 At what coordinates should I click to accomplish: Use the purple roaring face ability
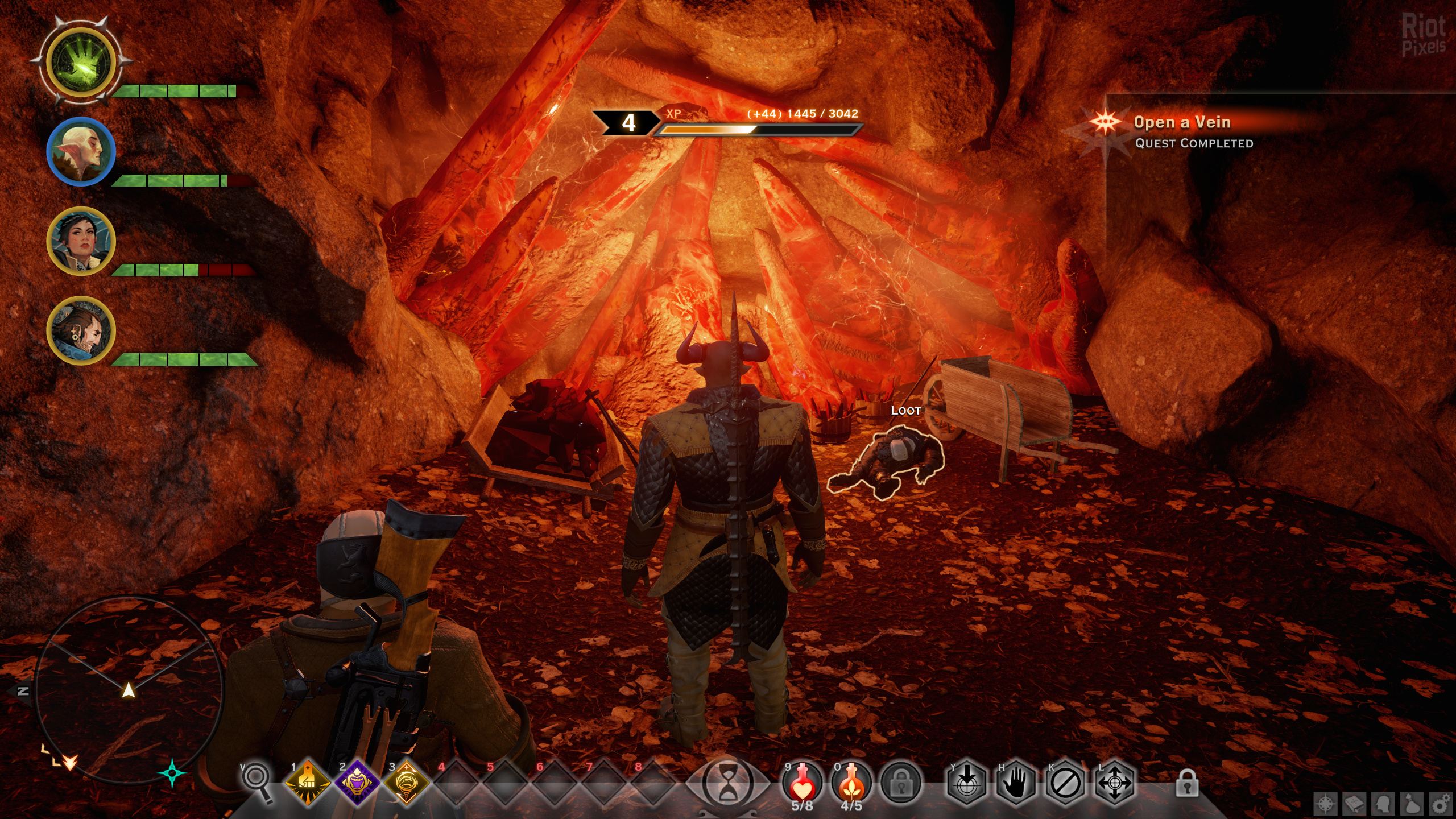357,783
